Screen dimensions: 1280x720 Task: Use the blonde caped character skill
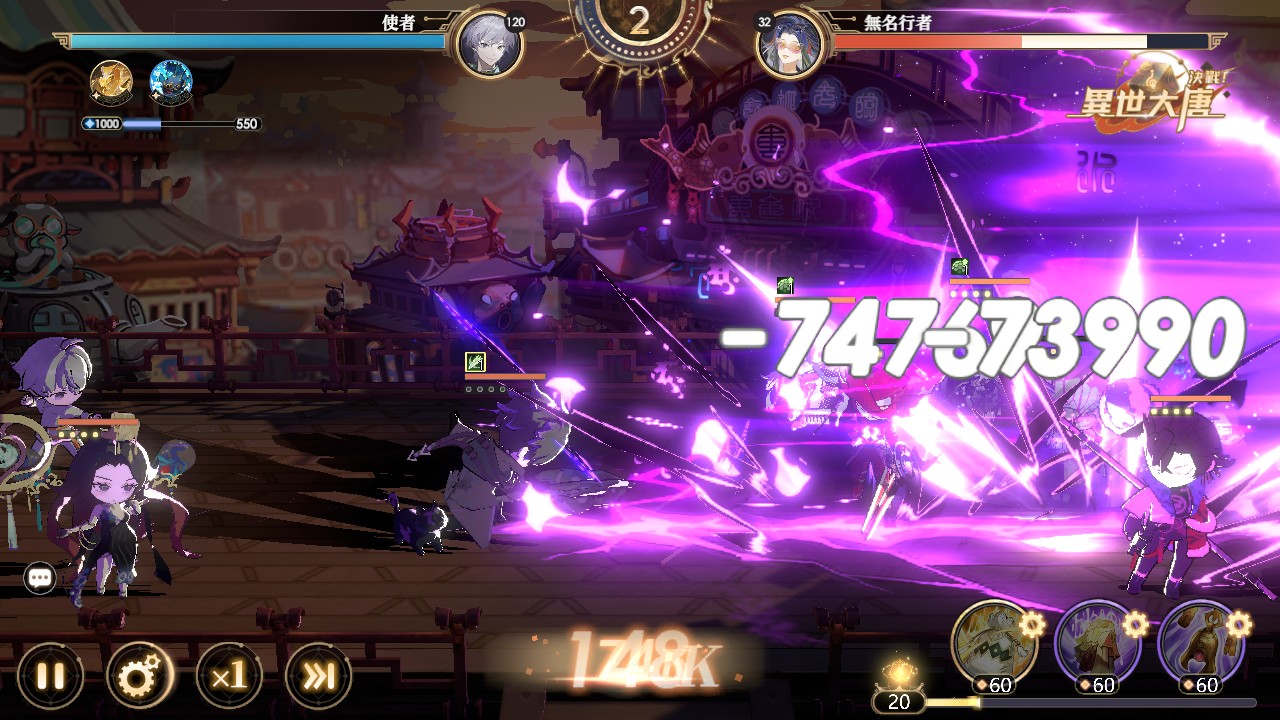click(1098, 641)
